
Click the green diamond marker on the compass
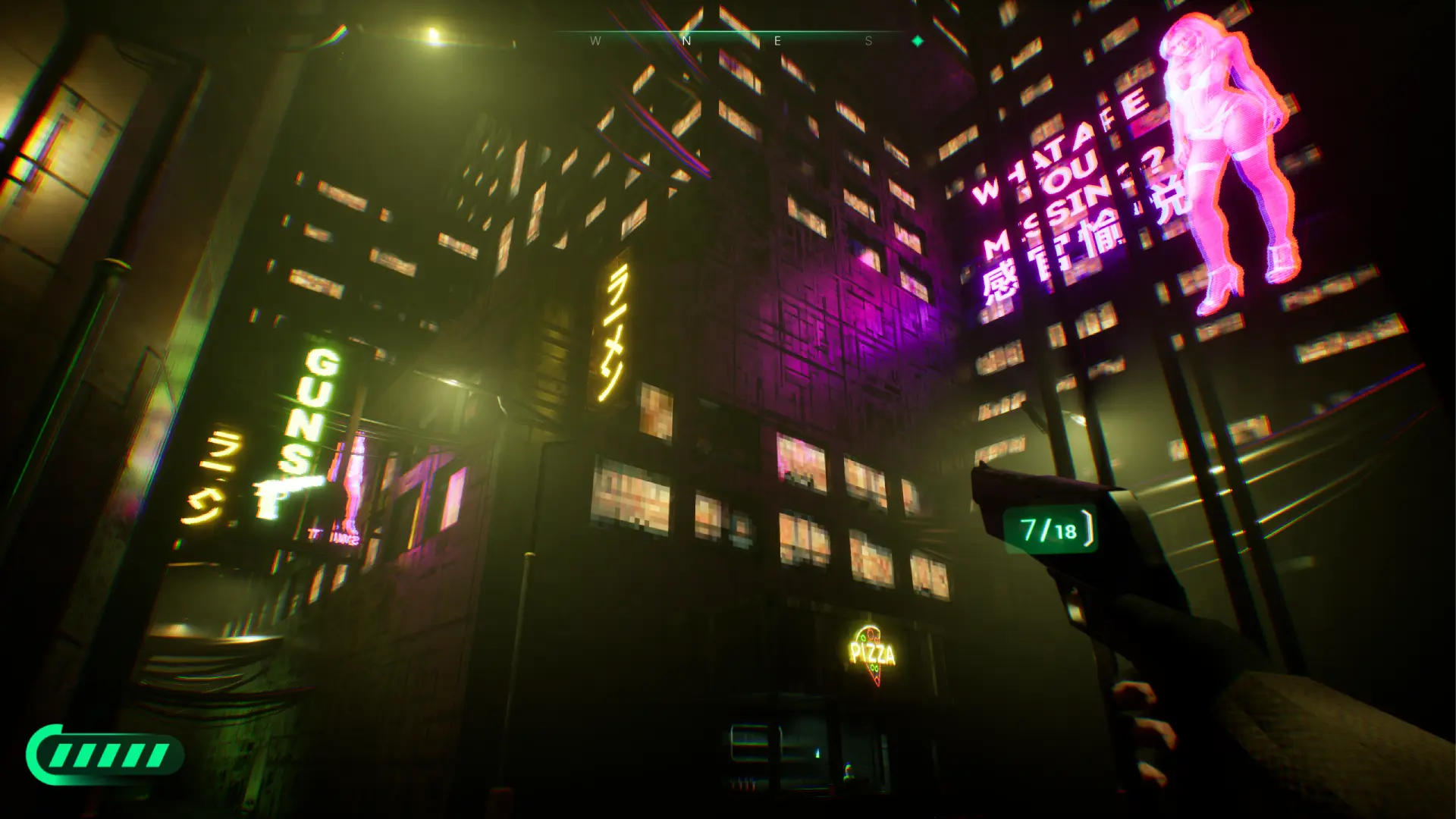click(x=918, y=41)
